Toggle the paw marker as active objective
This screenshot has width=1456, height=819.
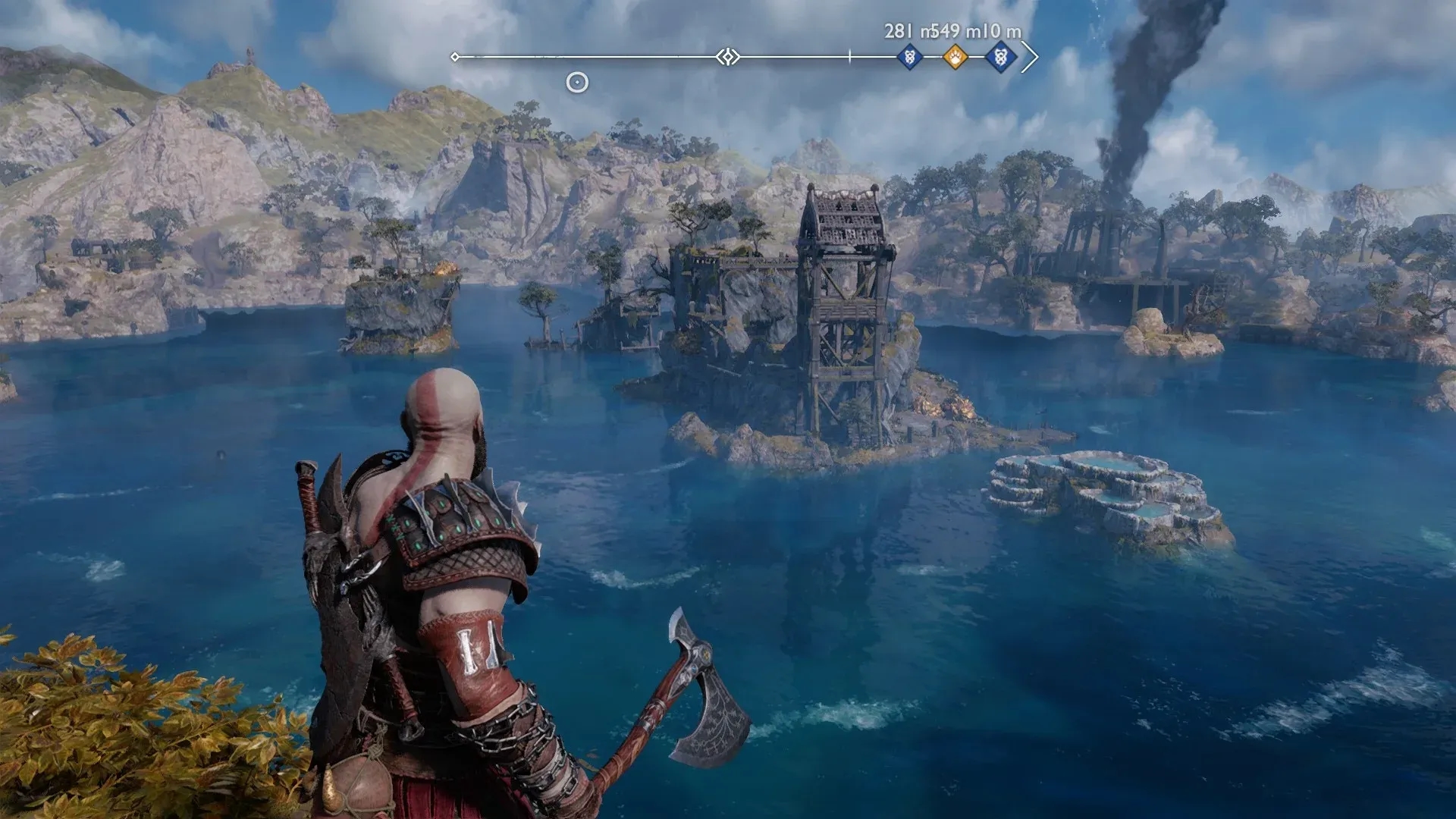tap(955, 57)
